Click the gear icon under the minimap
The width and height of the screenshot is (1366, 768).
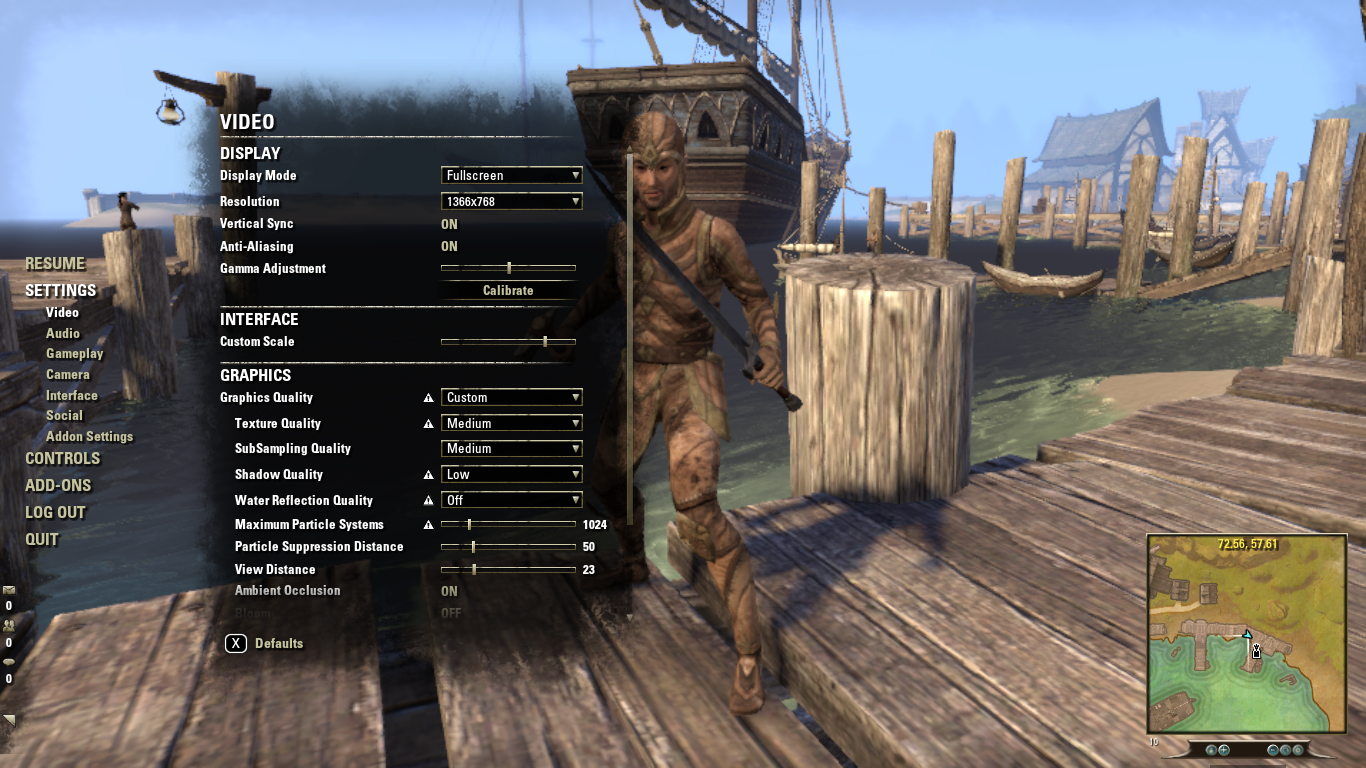(x=1299, y=750)
